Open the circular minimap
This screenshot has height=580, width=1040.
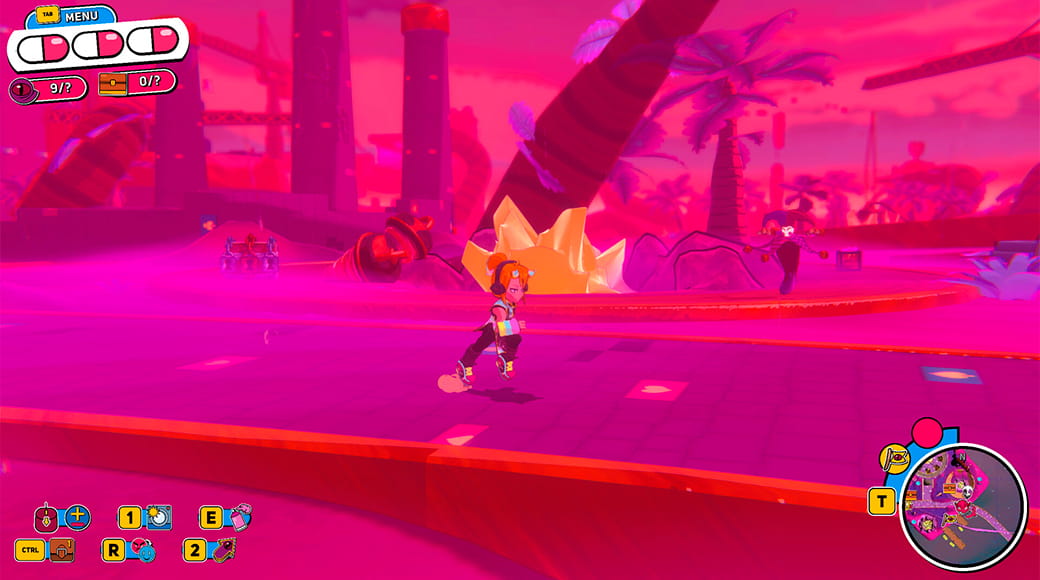coord(962,506)
